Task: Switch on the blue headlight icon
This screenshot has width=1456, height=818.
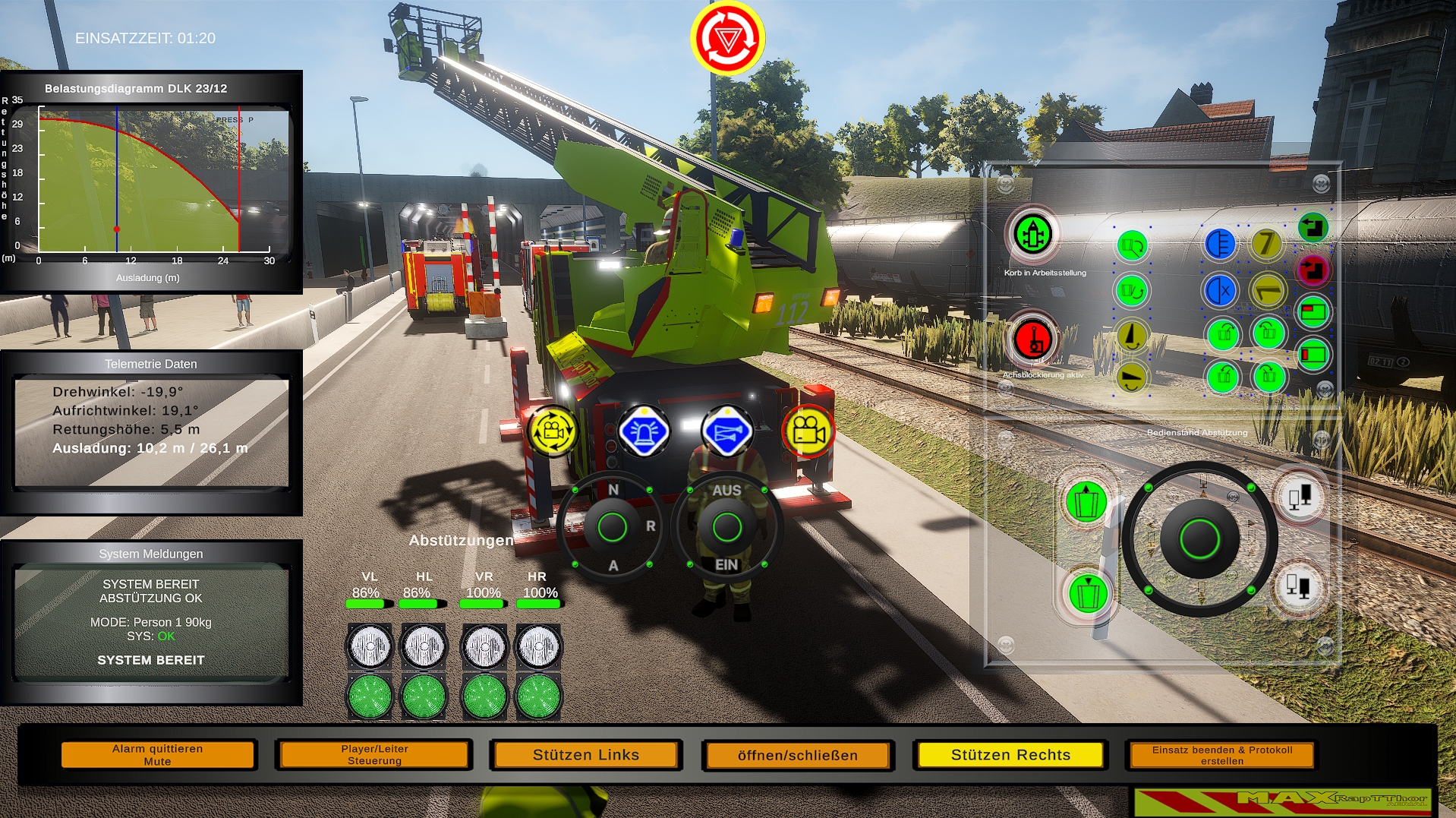Action: coord(1220,245)
